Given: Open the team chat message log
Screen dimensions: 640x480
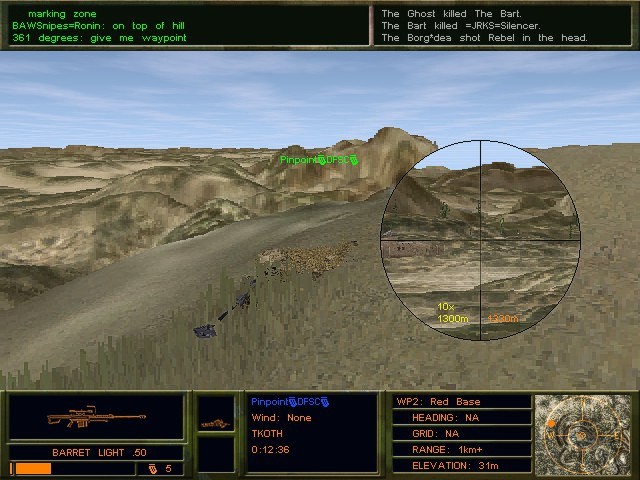Looking at the screenshot, I should pos(187,25).
